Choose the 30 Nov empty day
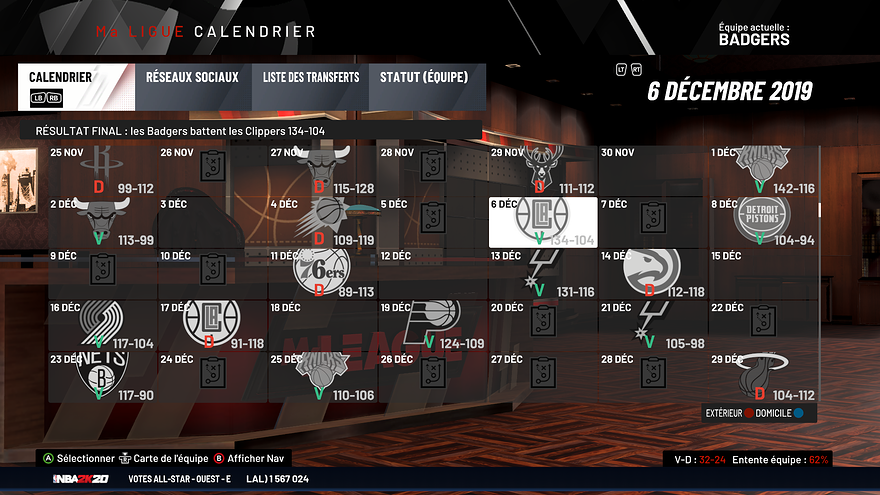Screen dimensions: 880x495 [x=652, y=170]
